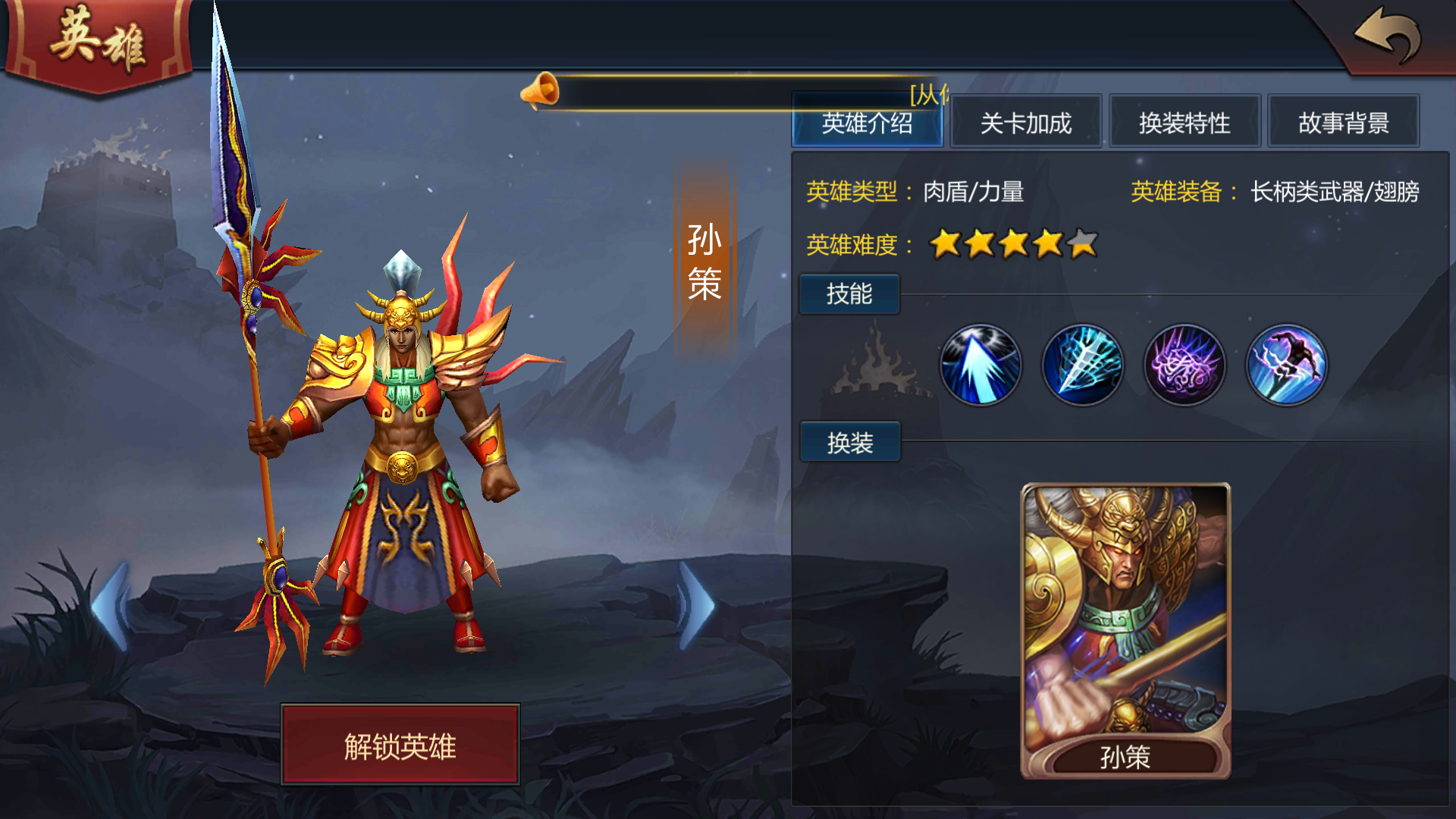Click the 换装 section label icon
Screen dimensions: 1456x819
coord(849,442)
